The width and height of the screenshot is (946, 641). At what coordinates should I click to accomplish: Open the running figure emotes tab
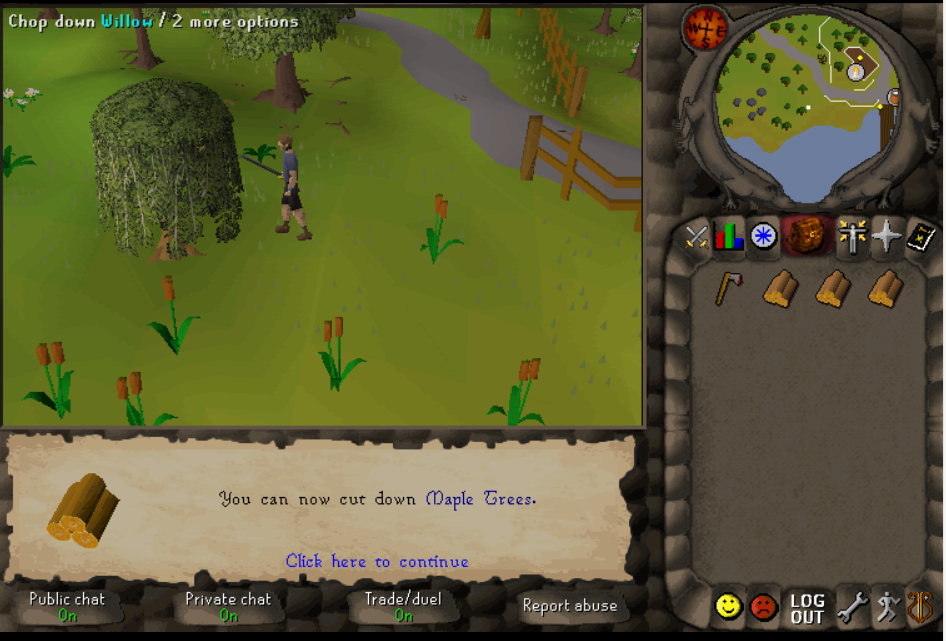pos(886,606)
